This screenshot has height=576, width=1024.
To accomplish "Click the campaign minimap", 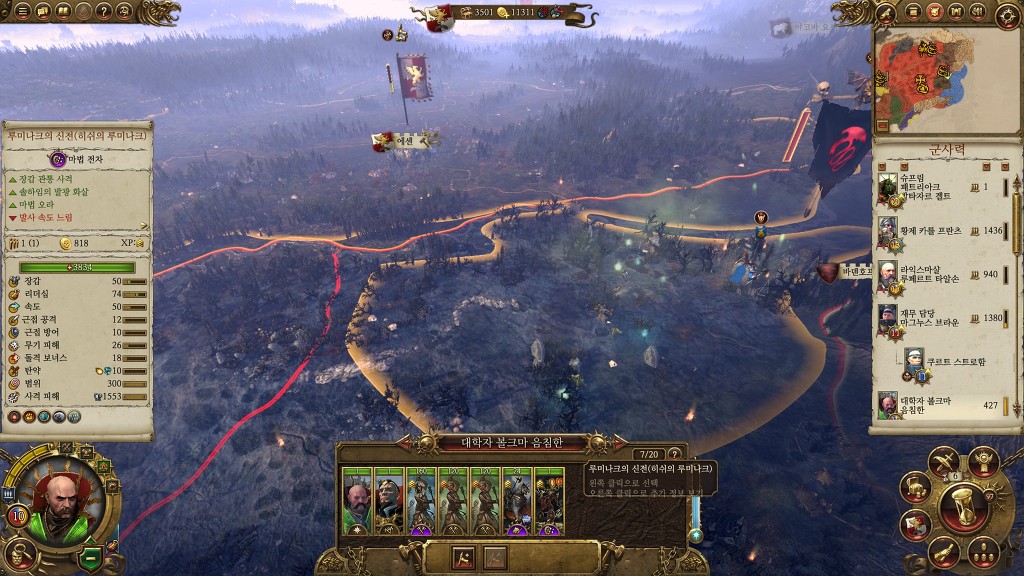I will 945,82.
